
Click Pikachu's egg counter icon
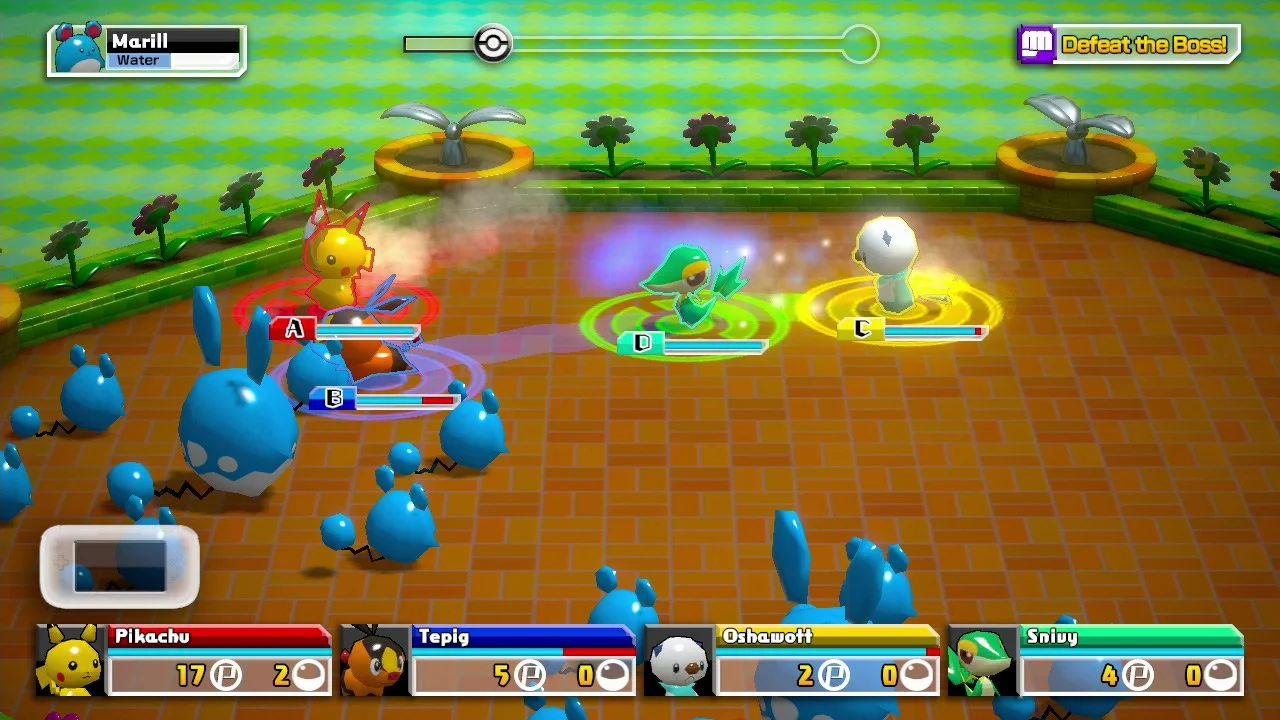(310, 675)
